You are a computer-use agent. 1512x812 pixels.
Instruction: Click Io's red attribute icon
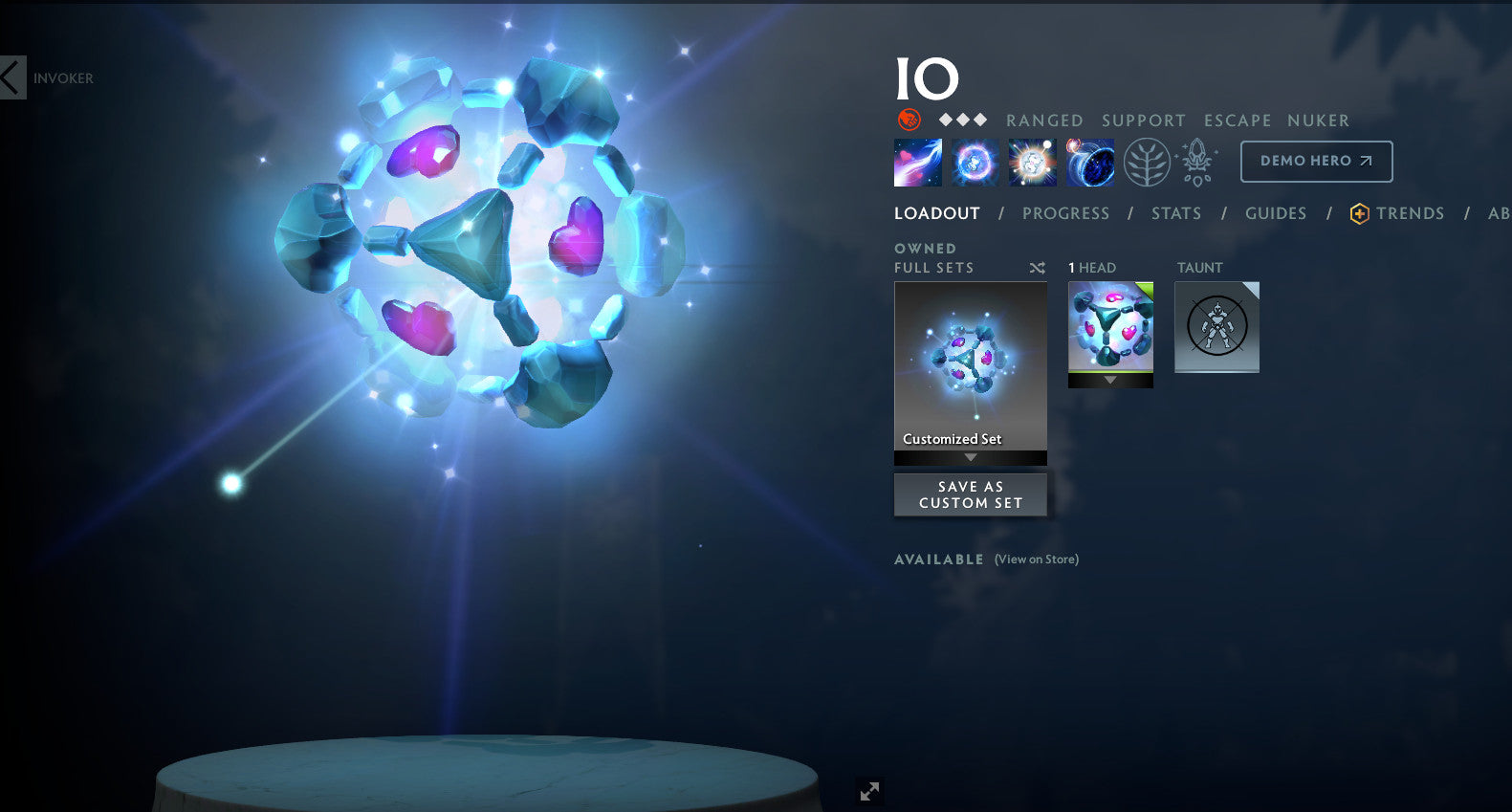tap(908, 120)
